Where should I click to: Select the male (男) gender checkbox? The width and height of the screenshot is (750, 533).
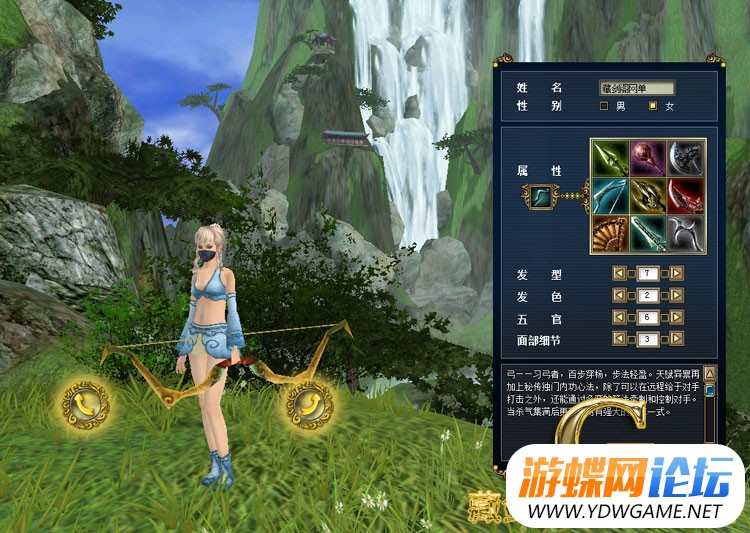click(604, 106)
